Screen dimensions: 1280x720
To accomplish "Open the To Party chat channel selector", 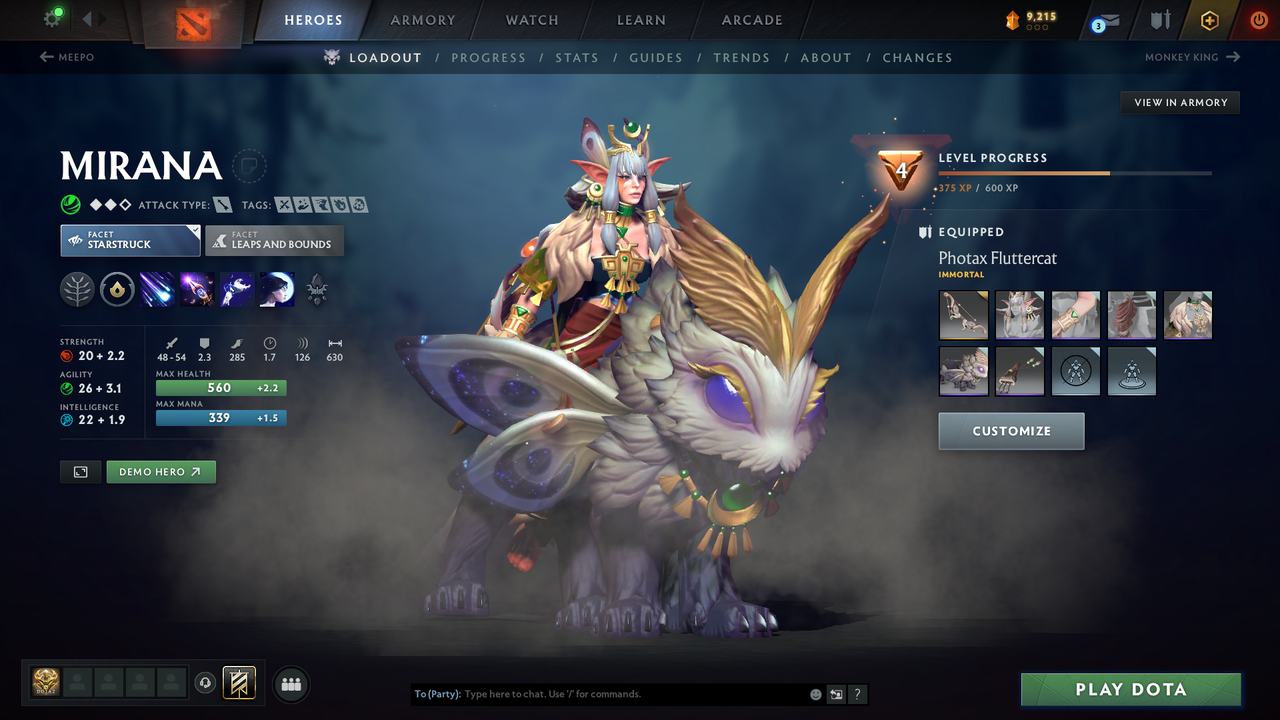I will pos(436,693).
